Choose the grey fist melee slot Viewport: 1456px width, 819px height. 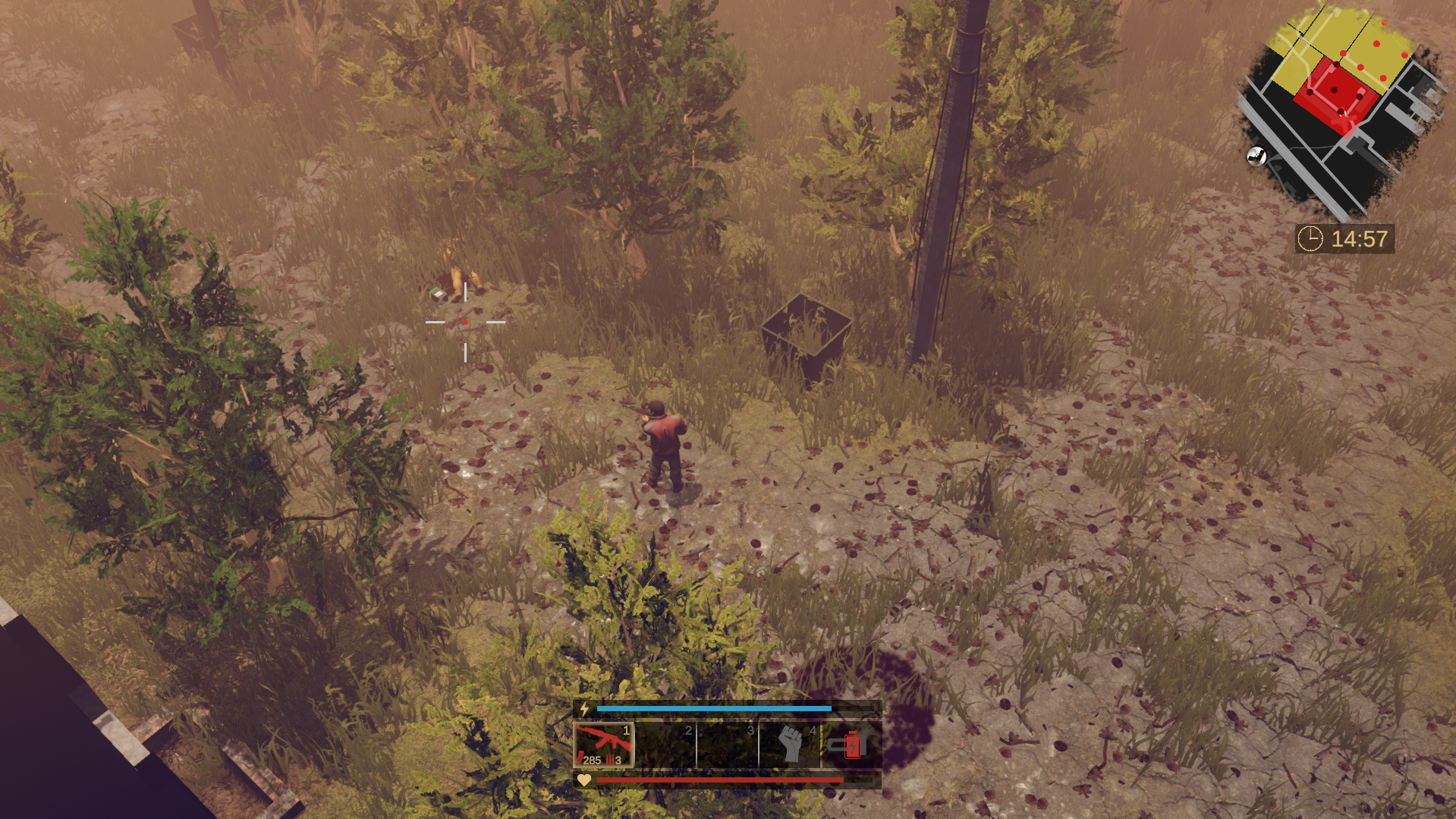coord(790,745)
